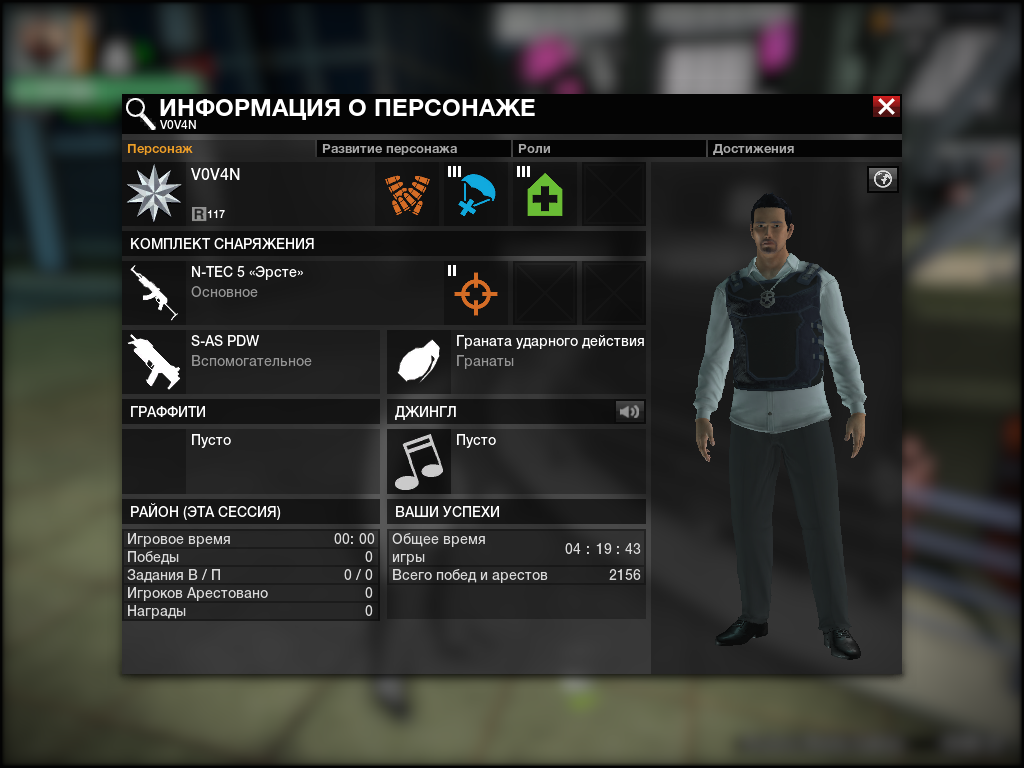Screen dimensions: 1024x768
Task: Click the globe button above character model
Action: (x=883, y=179)
